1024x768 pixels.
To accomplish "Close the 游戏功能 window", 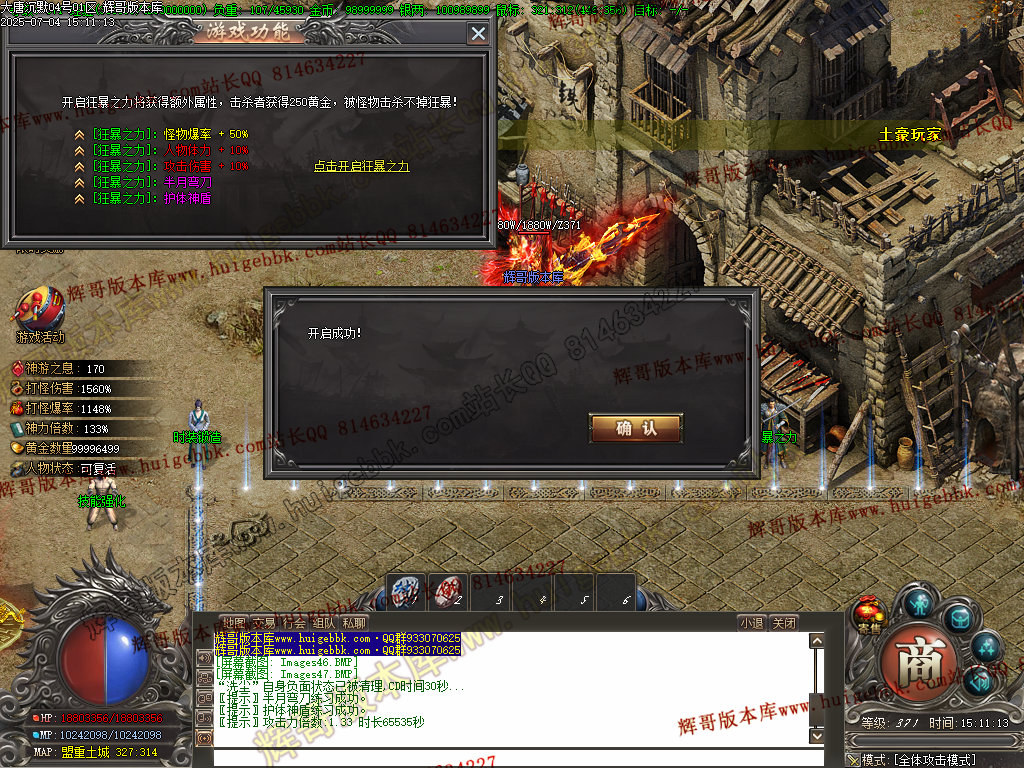I will [478, 33].
